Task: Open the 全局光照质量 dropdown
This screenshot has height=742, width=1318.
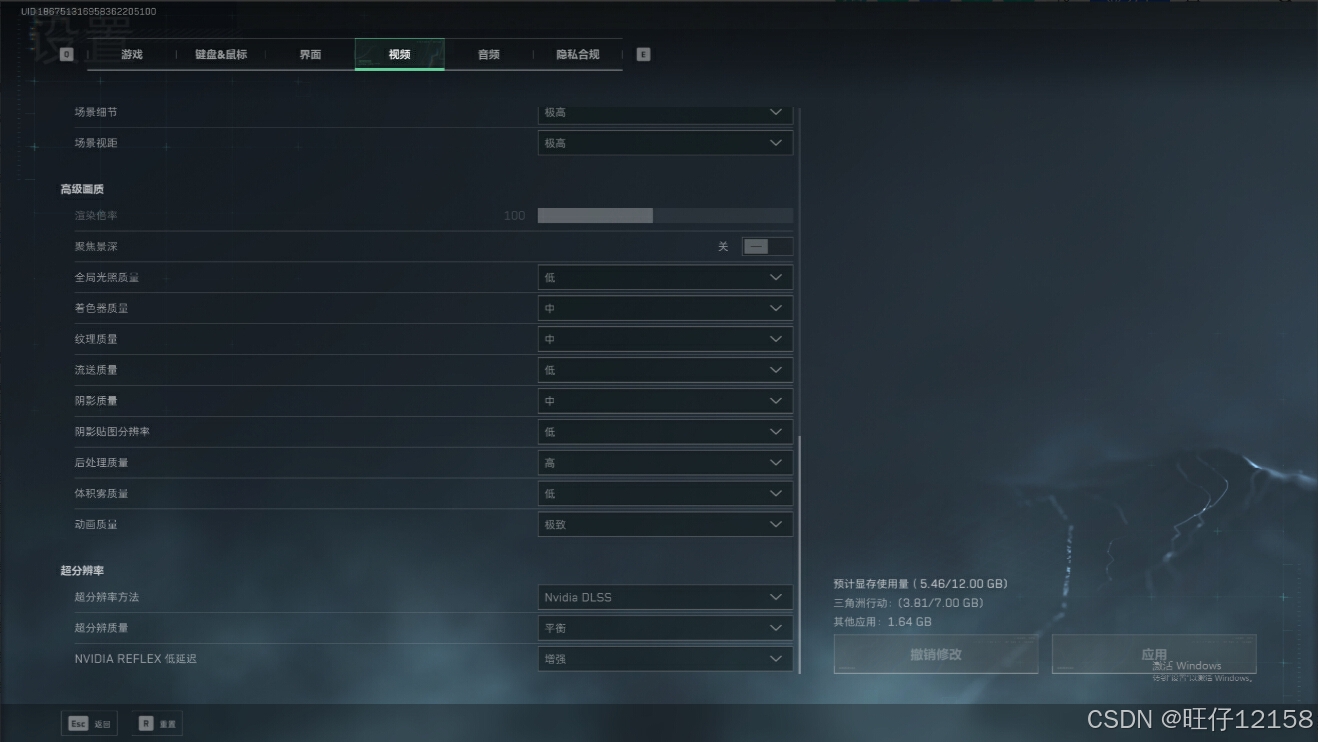Action: tap(665, 278)
